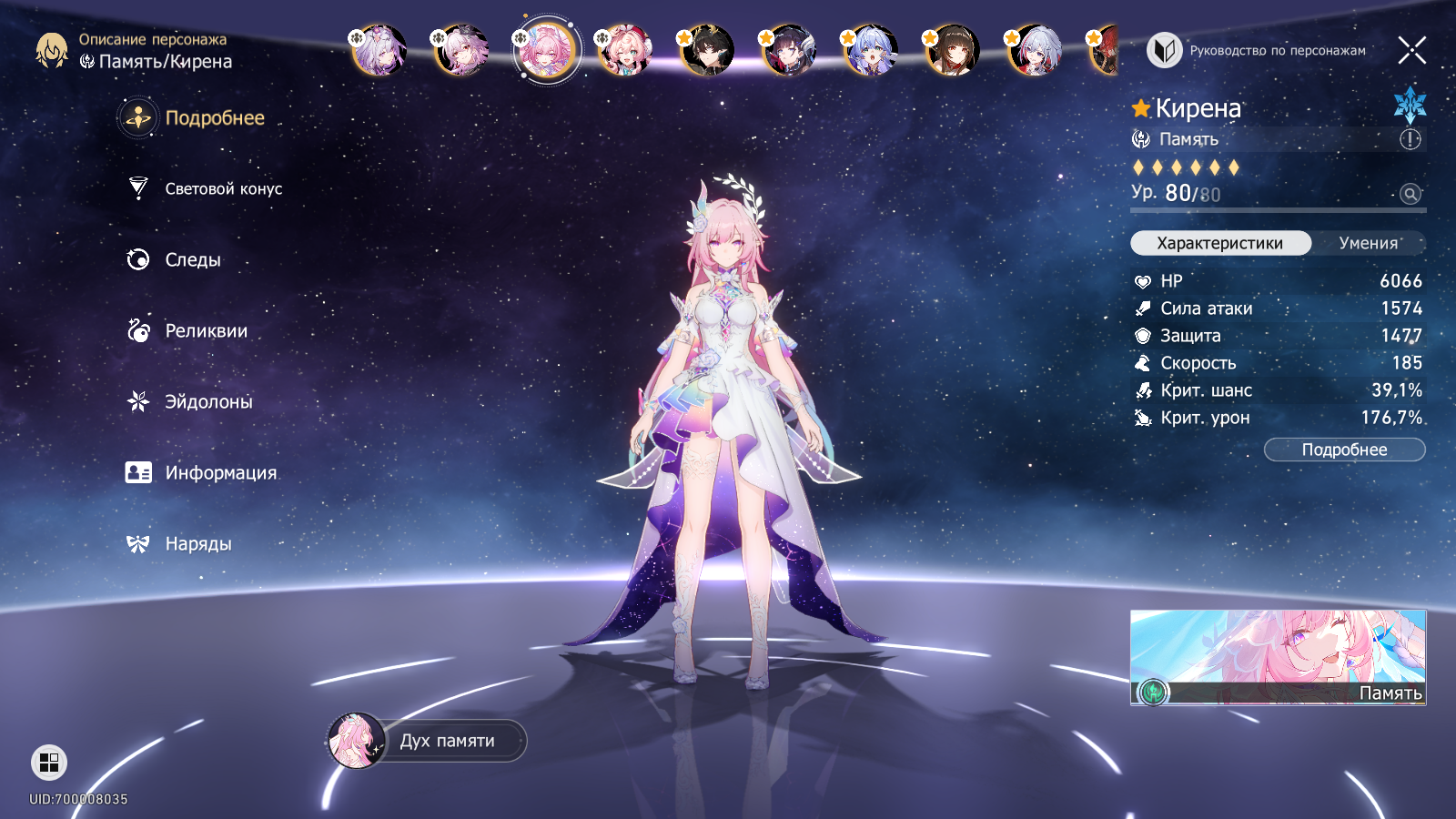
Task: Choose the blue-haired character portrait
Action: 871,50
